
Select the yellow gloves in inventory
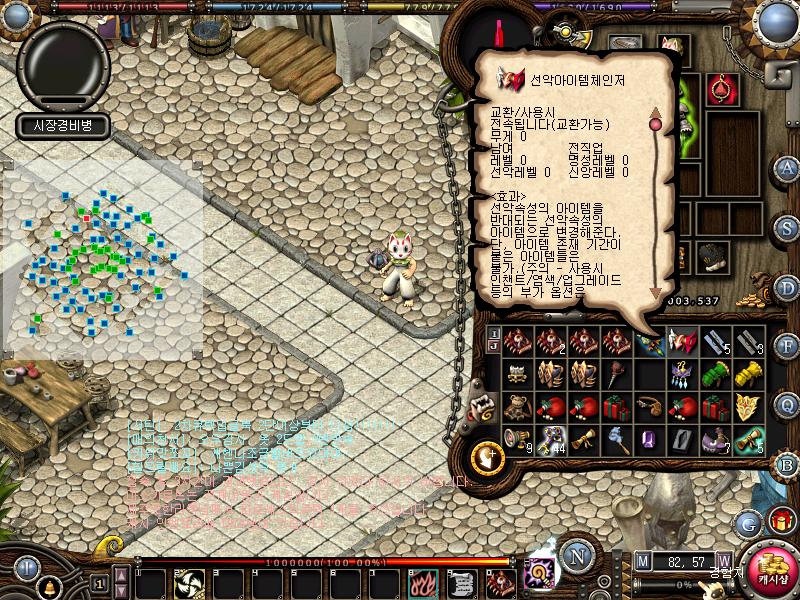(748, 373)
